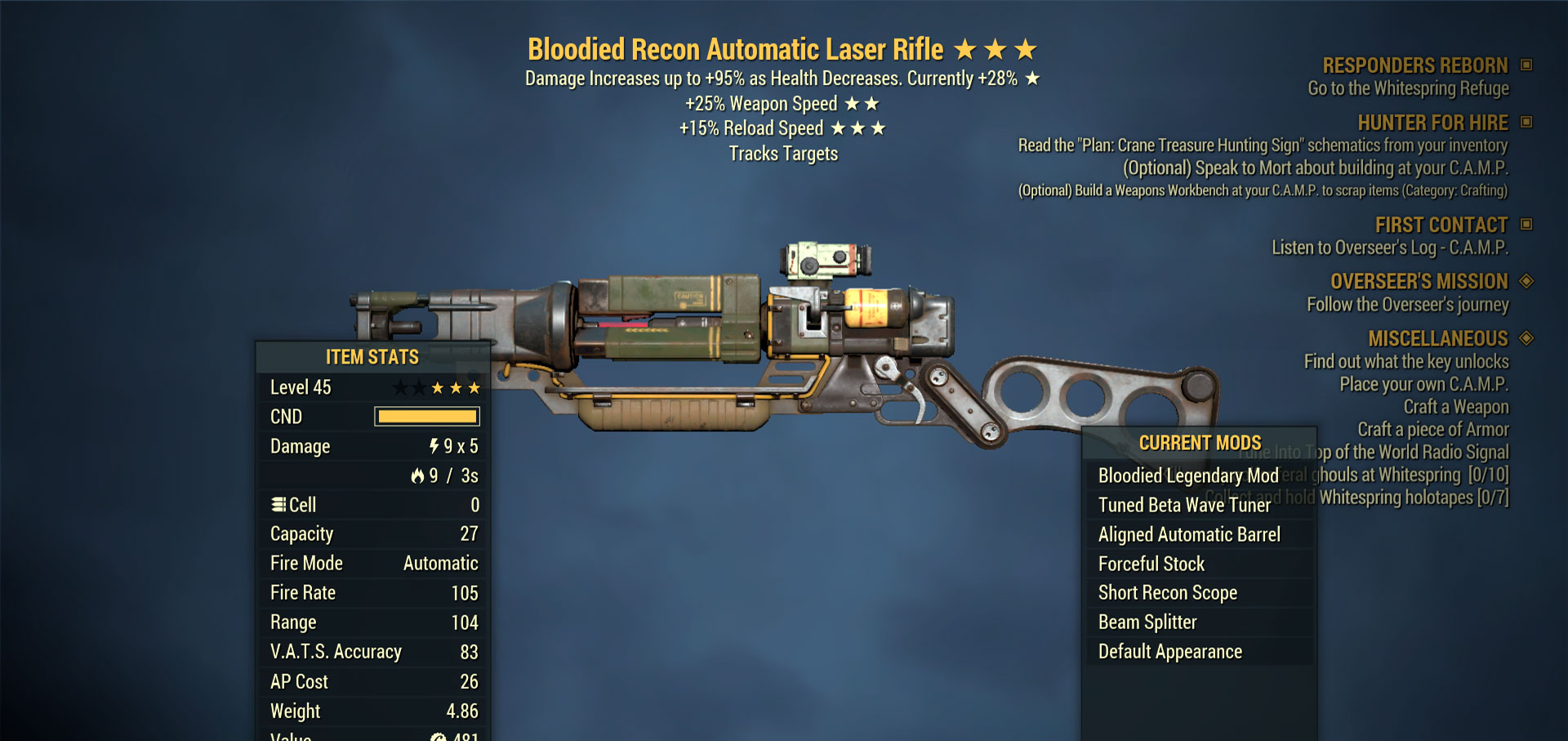Screen dimensions: 1568x741
Task: Open the Responders Reborn quest tracker
Action: 1415,65
